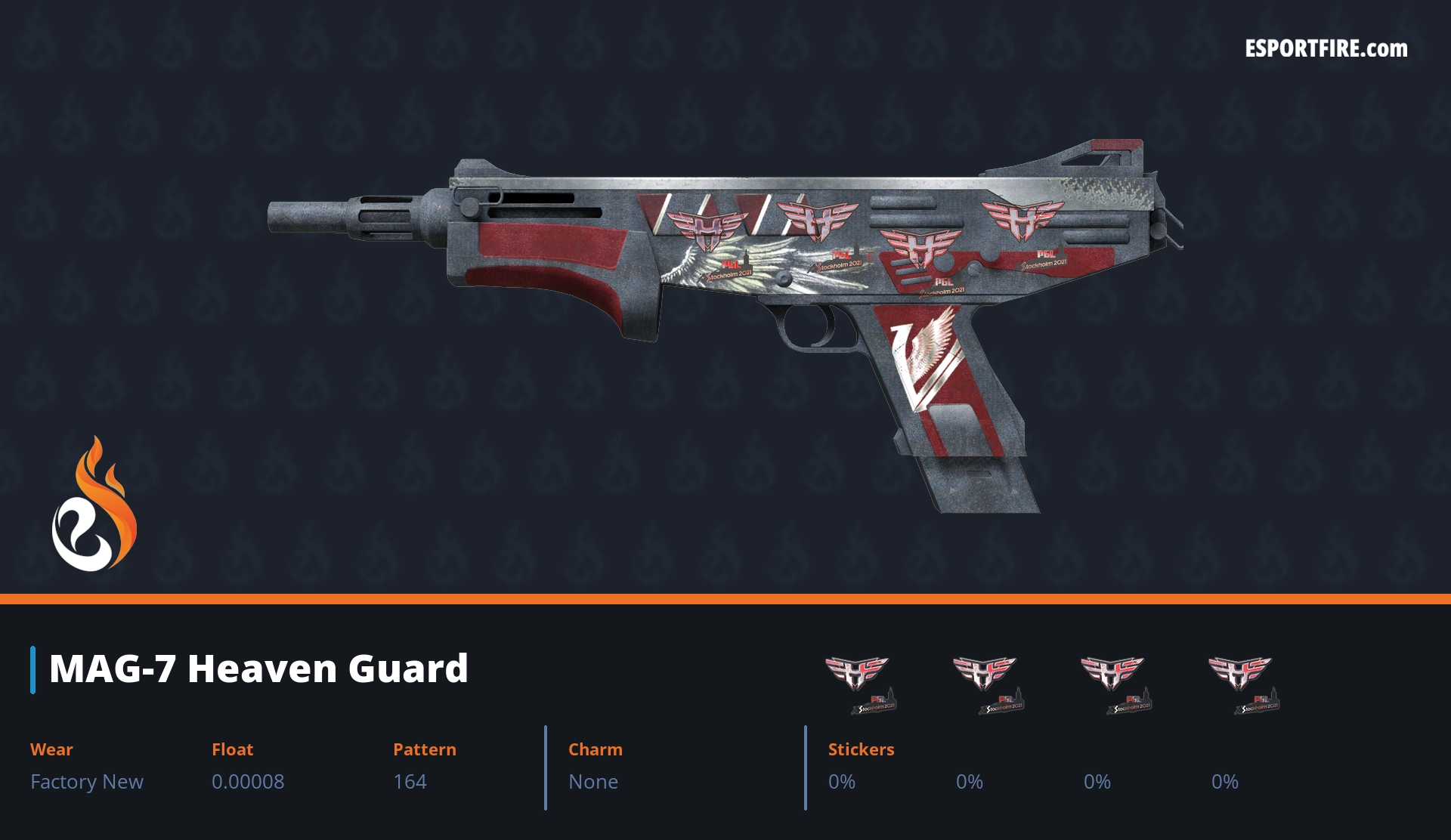Viewport: 1451px width, 840px height.
Task: Click the ESPORTFIRE.com site name
Action: 1326,49
